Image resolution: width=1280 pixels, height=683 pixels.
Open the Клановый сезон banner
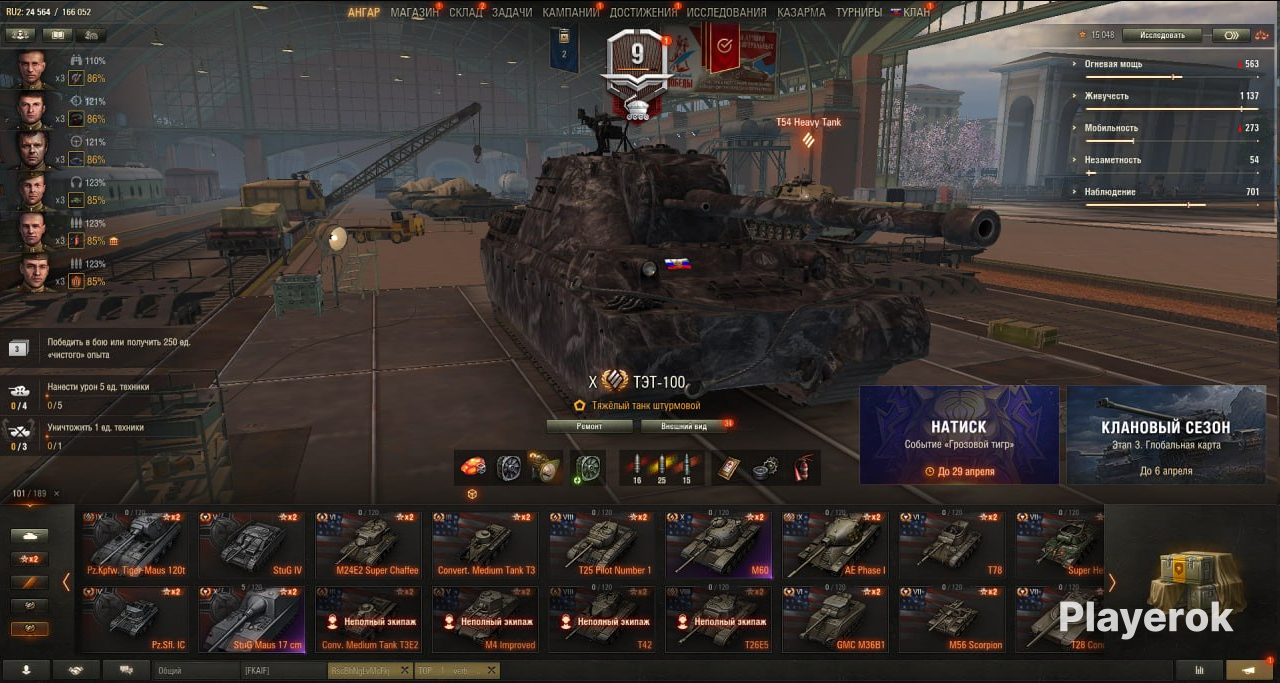1165,435
